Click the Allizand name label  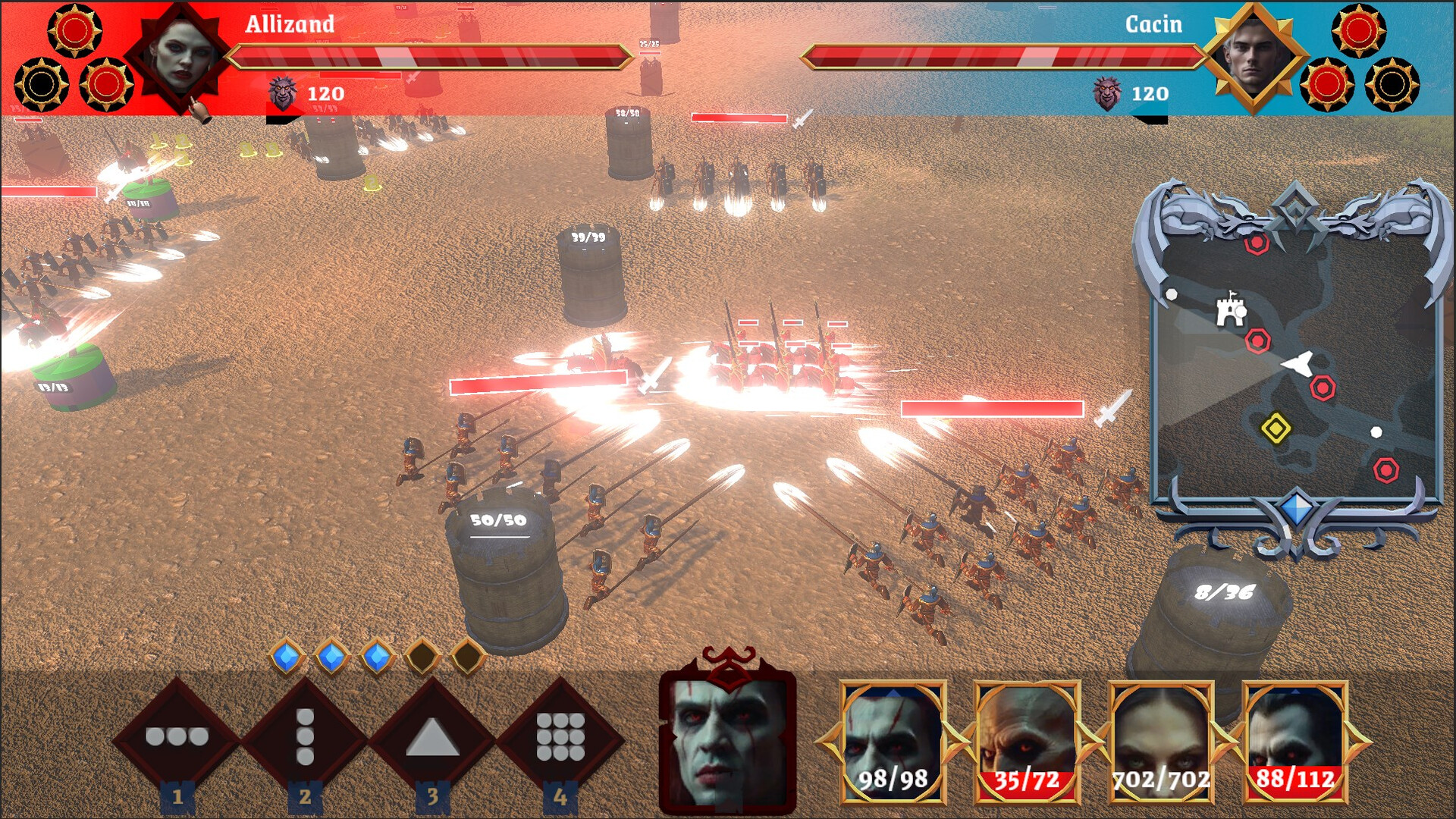(288, 25)
